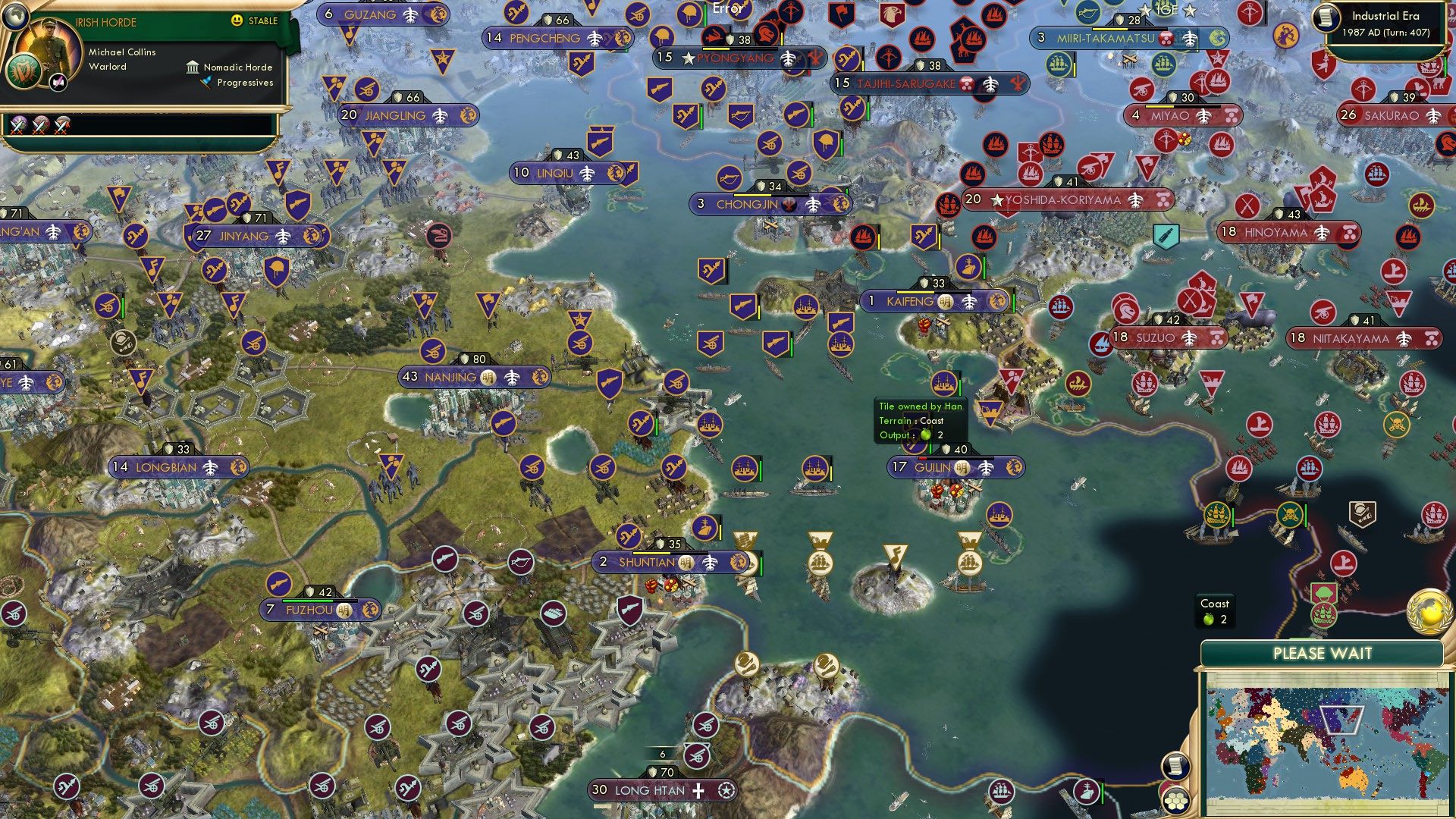Screen dimensions: 1456x819
Task: Toggle strategic view with the top-left globe
Action: pos(16,17)
